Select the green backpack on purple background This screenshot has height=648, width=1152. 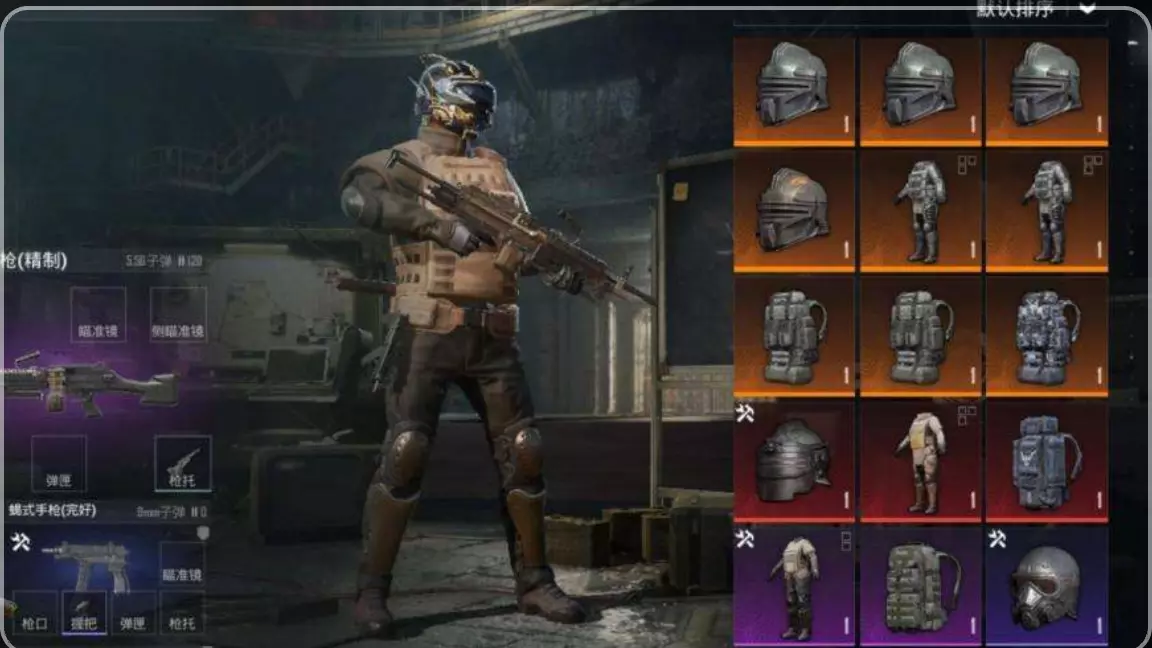[x=921, y=587]
